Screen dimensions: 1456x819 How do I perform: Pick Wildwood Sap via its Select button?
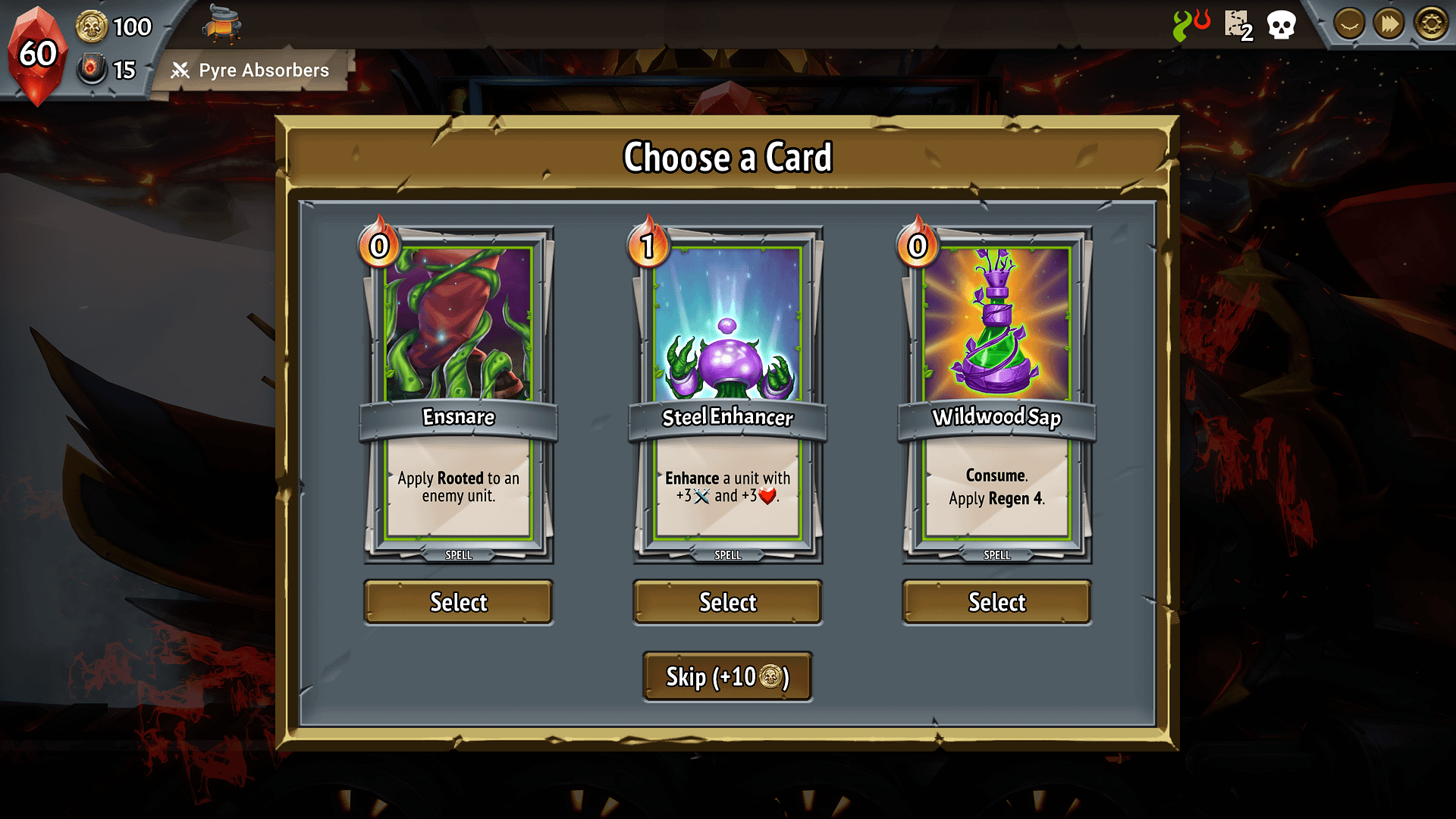pos(996,602)
